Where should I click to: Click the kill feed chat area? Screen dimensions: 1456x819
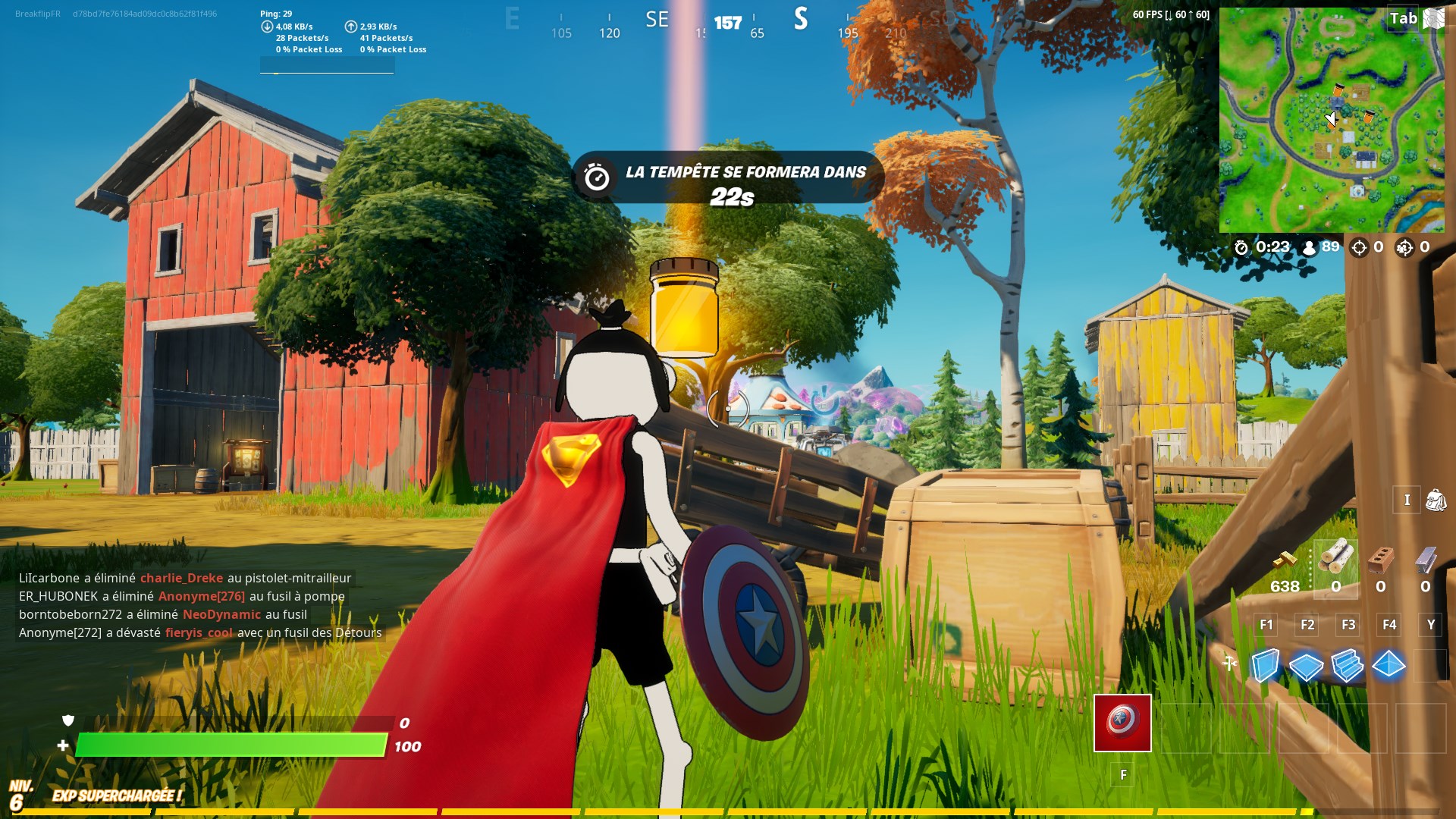click(200, 605)
